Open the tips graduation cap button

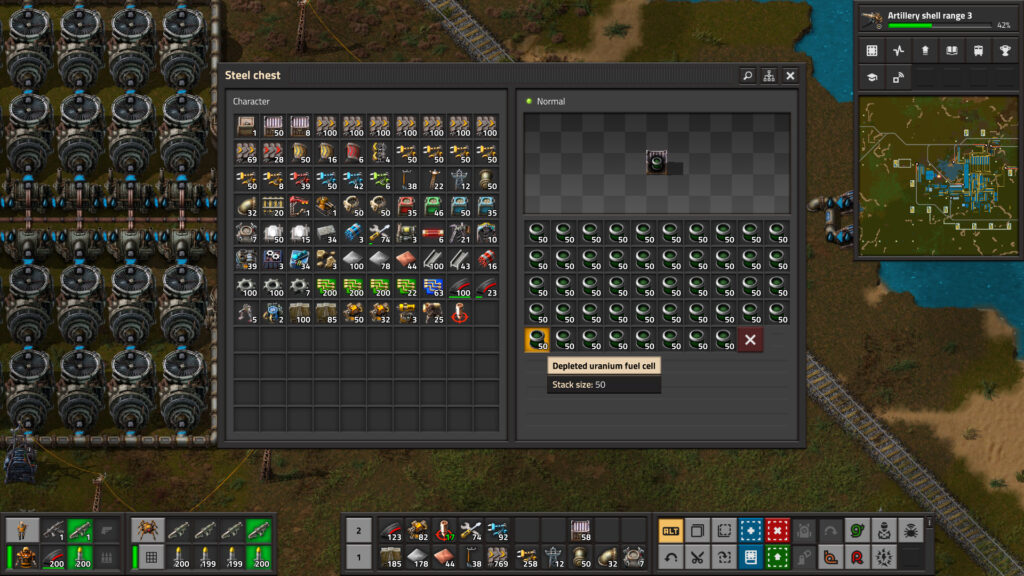click(x=872, y=77)
